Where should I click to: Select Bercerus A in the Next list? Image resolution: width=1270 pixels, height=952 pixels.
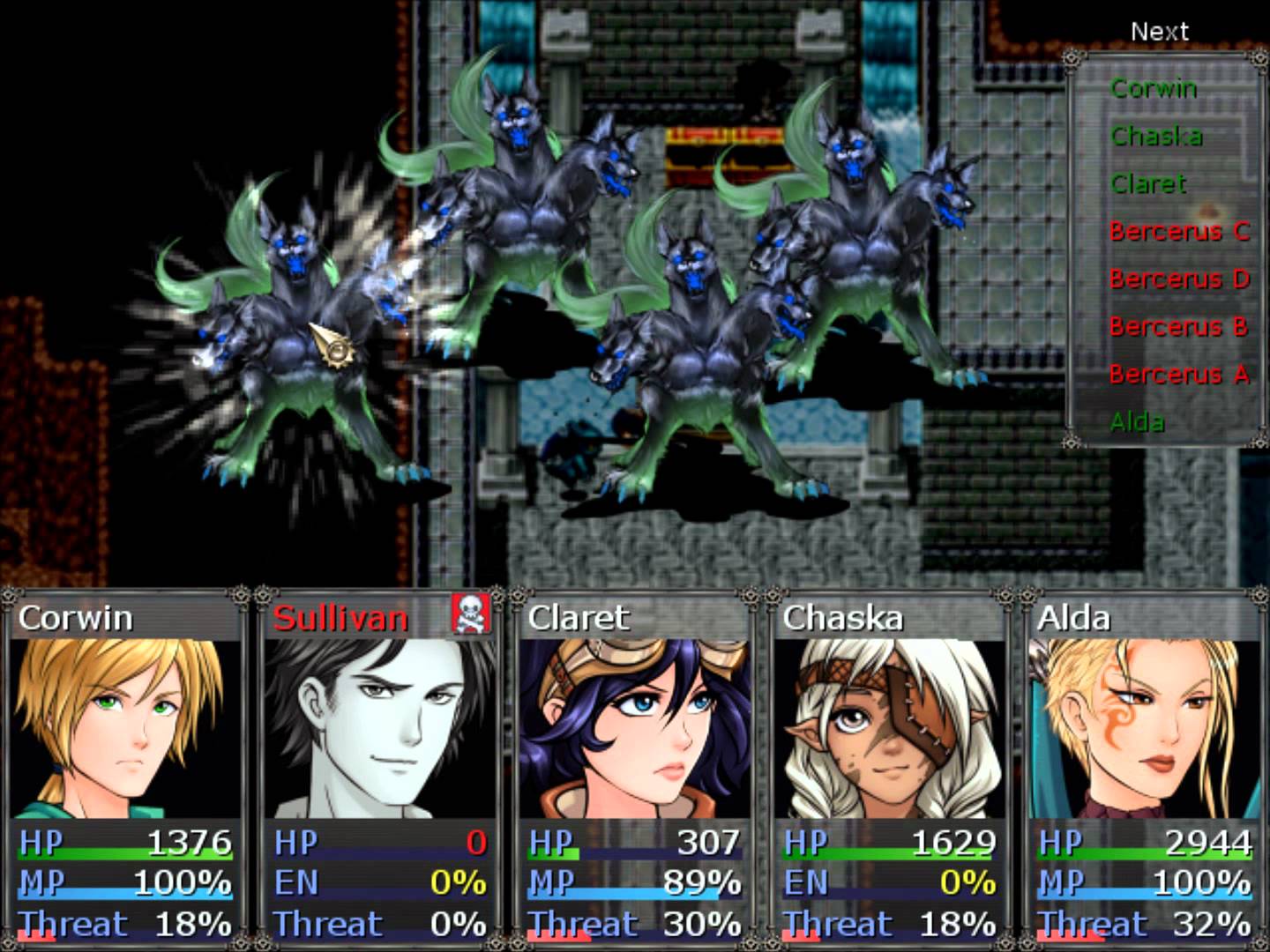1179,374
